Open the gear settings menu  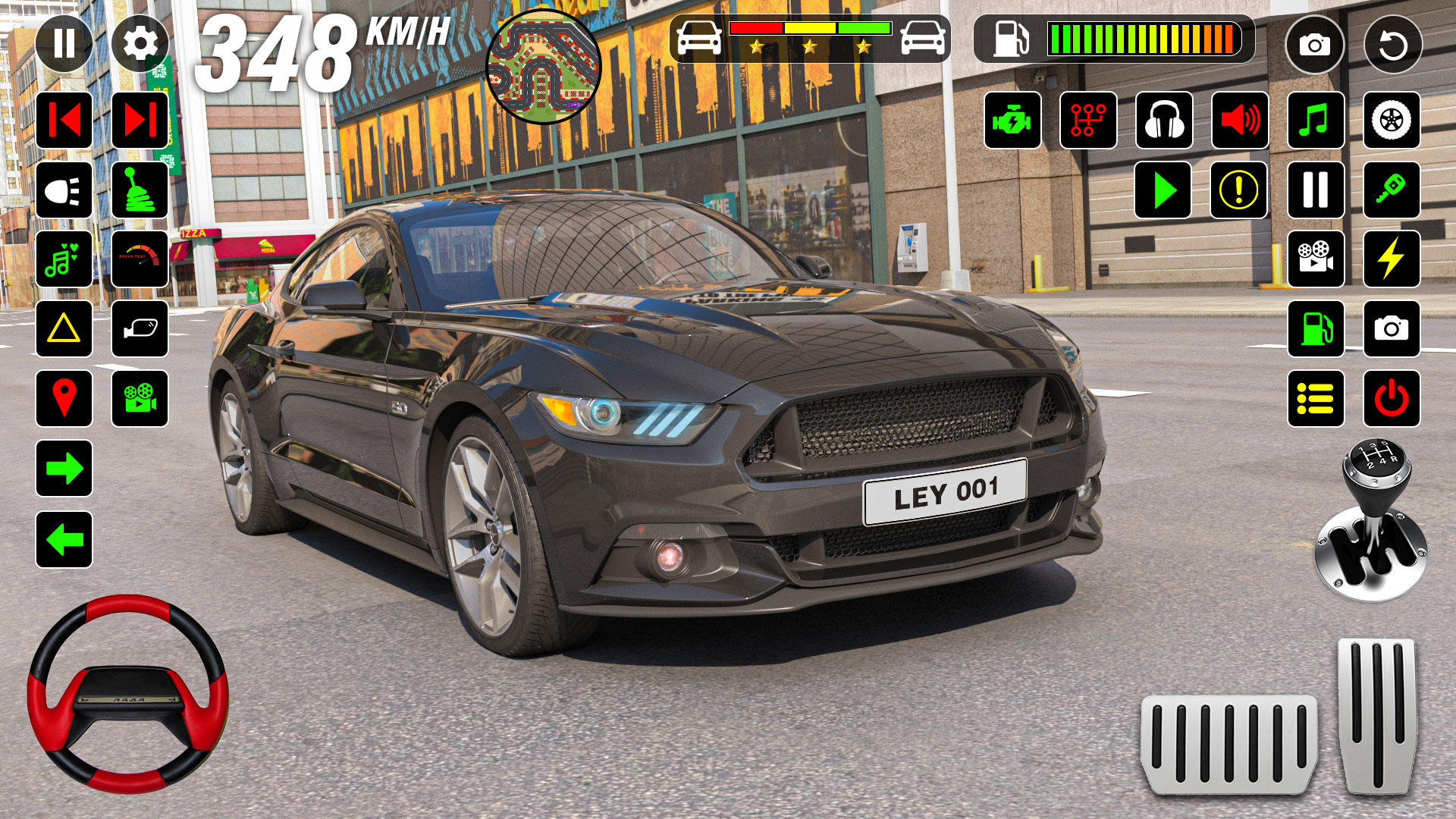pos(140,44)
